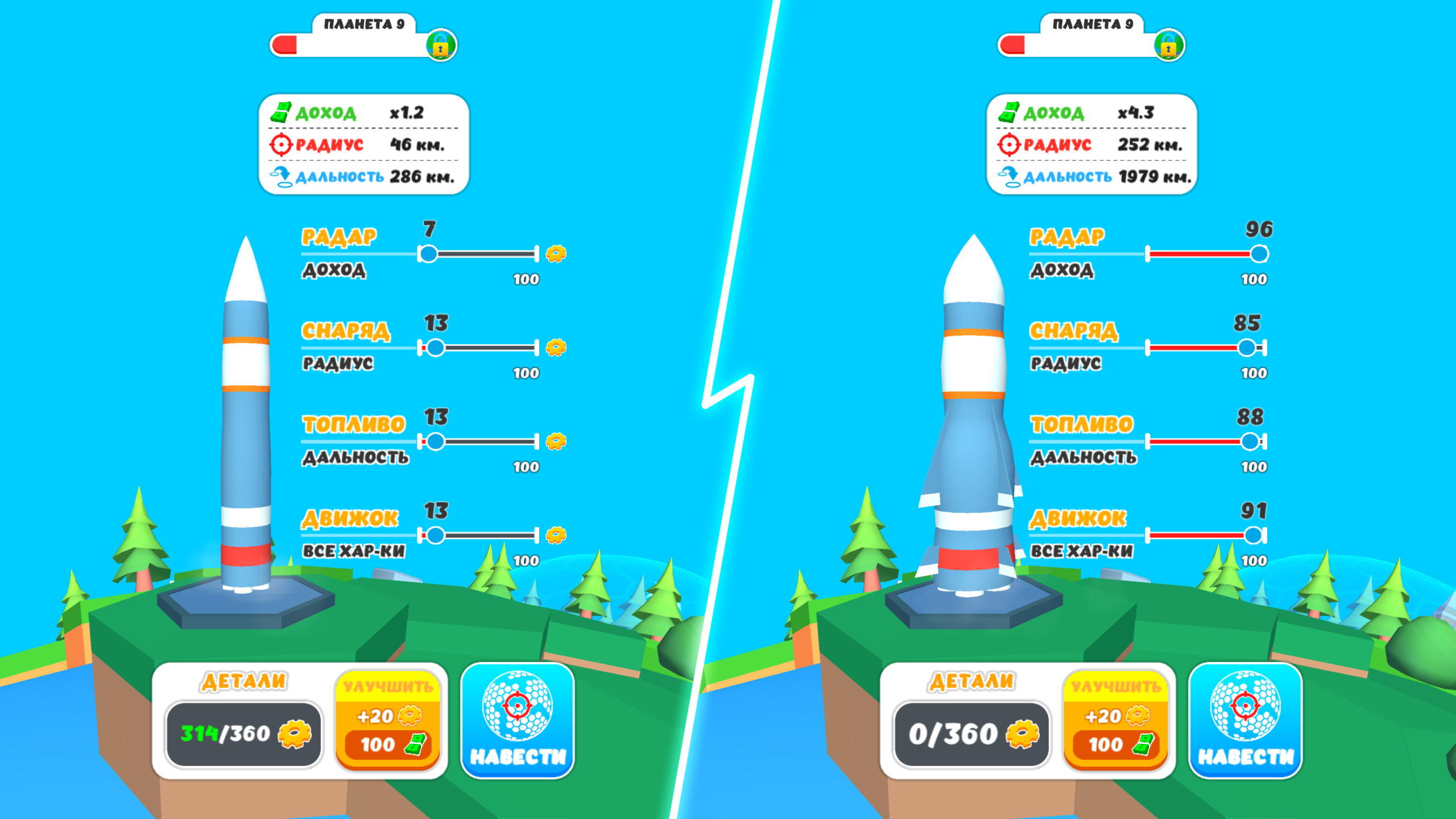Click the green money icon next to ДОХОД
1456x819 pixels.
click(x=279, y=113)
